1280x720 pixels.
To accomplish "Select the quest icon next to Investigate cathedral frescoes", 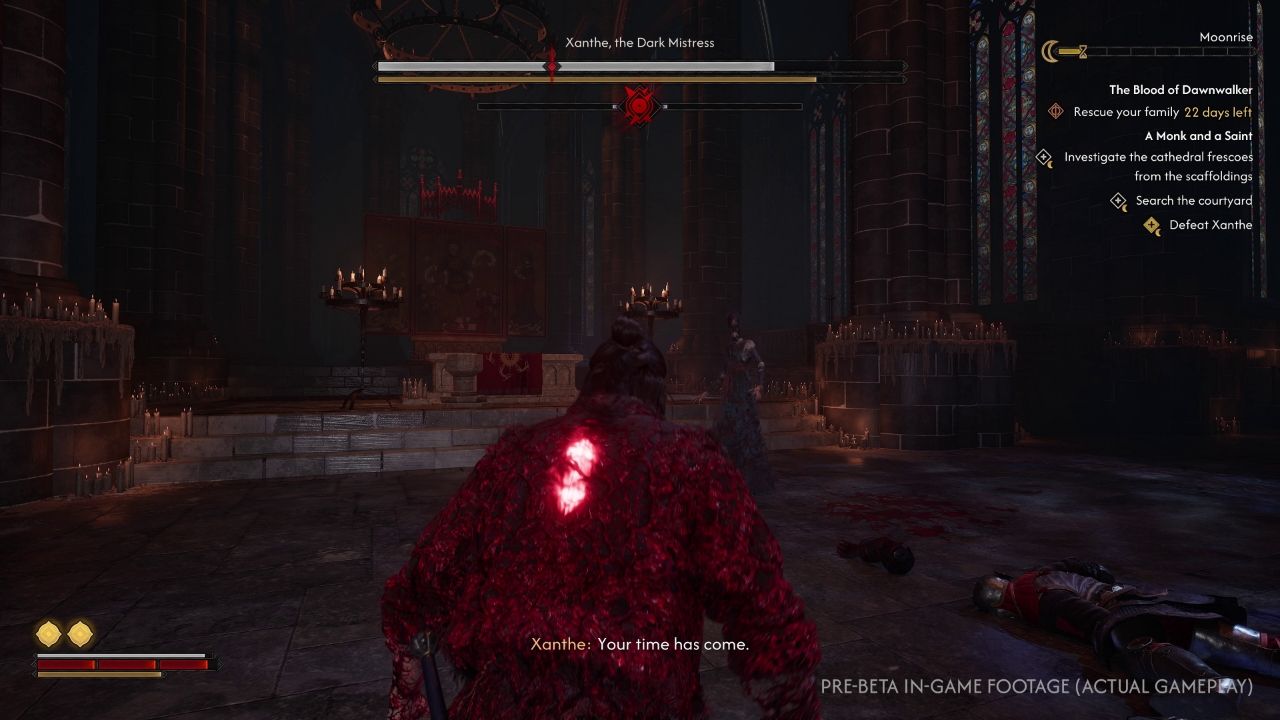I will pyautogui.click(x=1043, y=158).
